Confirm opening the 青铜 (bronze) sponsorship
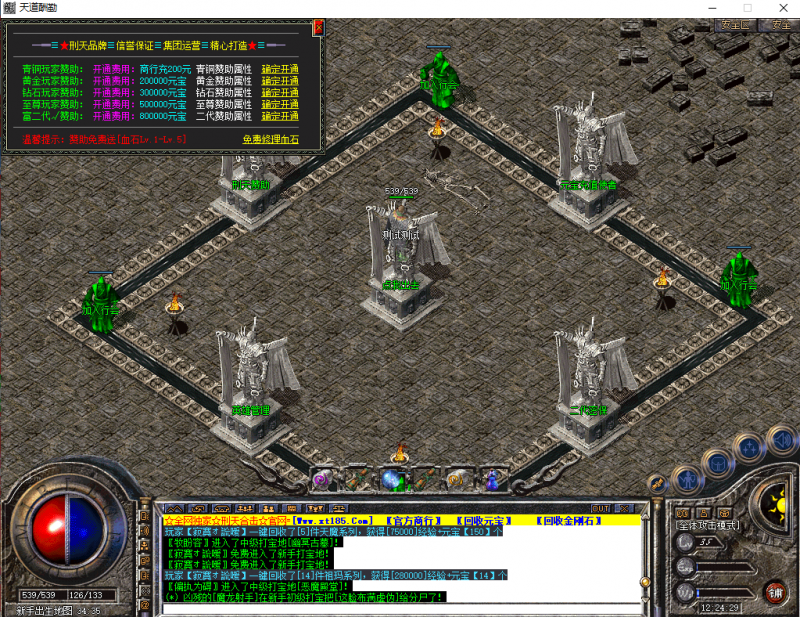 coord(280,69)
